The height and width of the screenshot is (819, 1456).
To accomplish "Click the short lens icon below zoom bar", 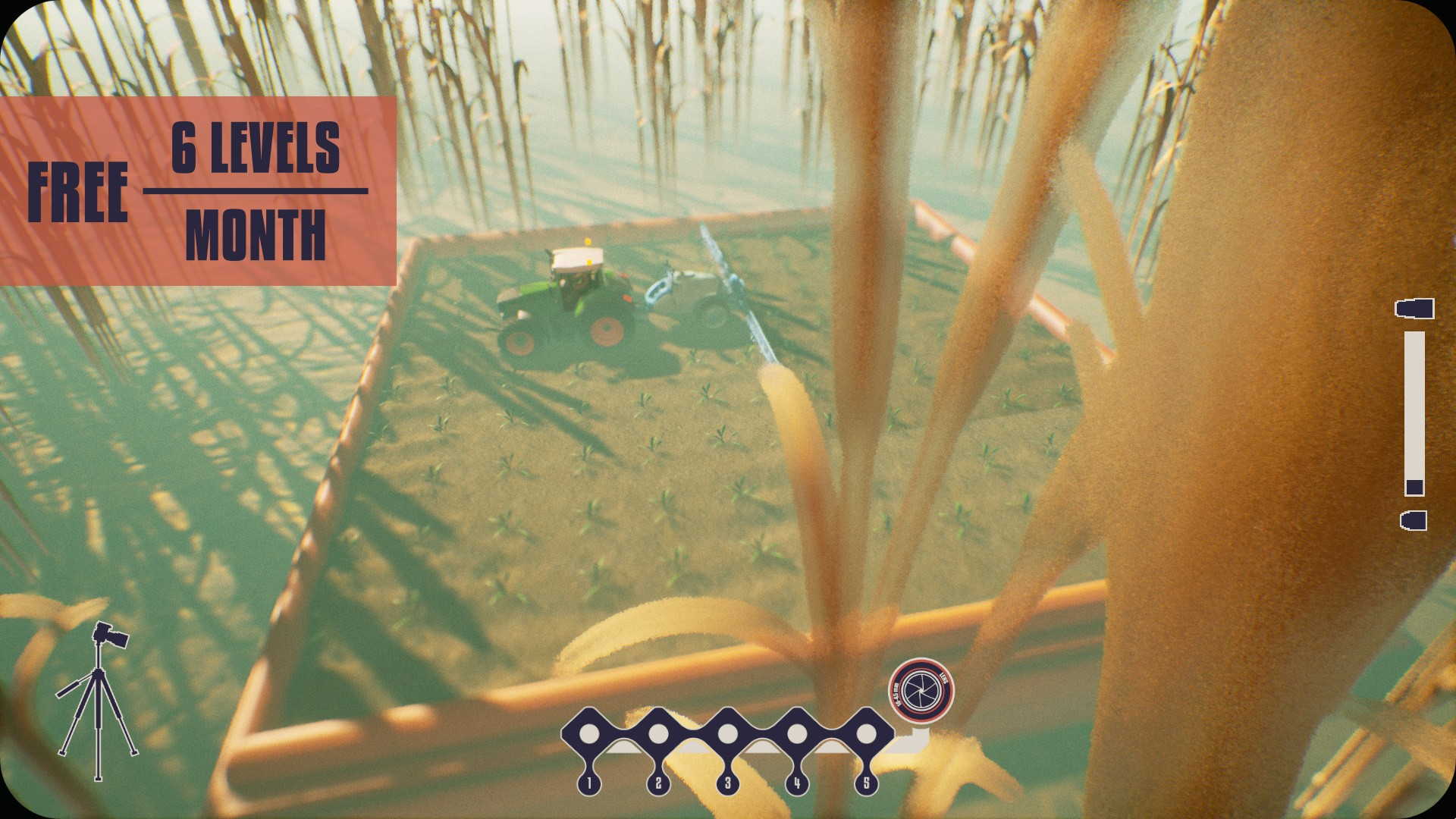I will [1414, 520].
